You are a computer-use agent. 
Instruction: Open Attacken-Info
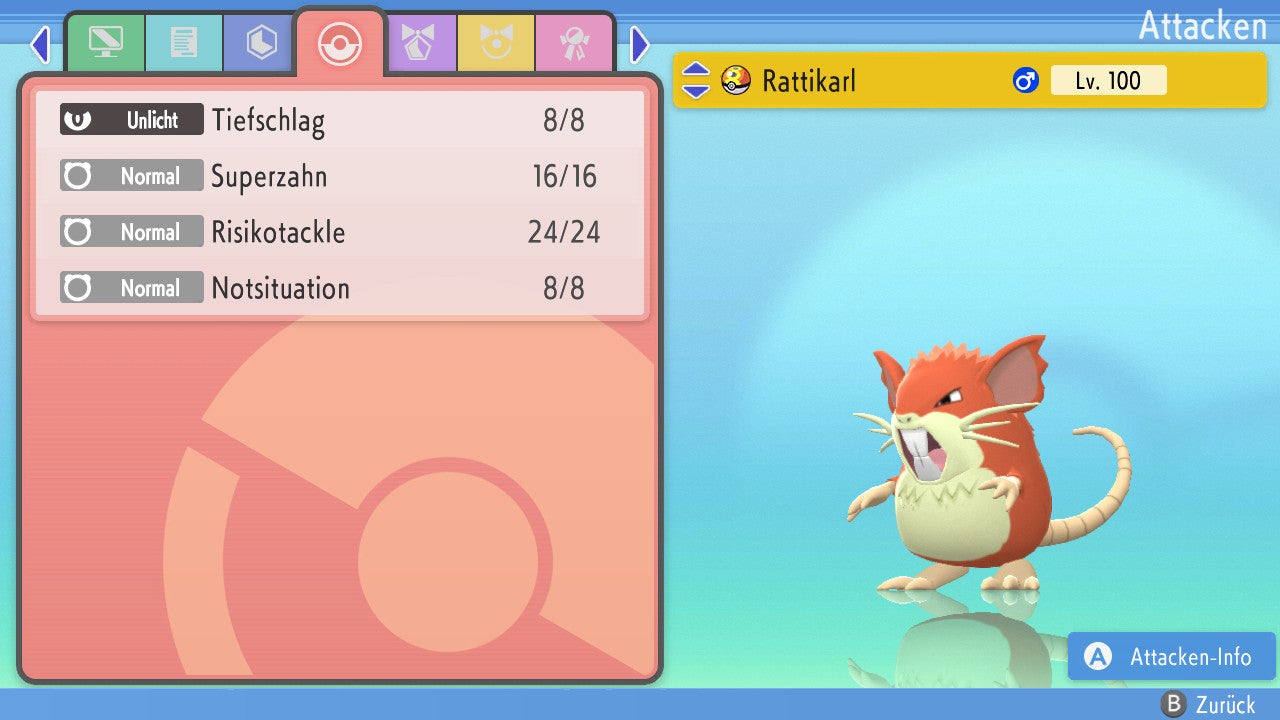pos(1172,656)
